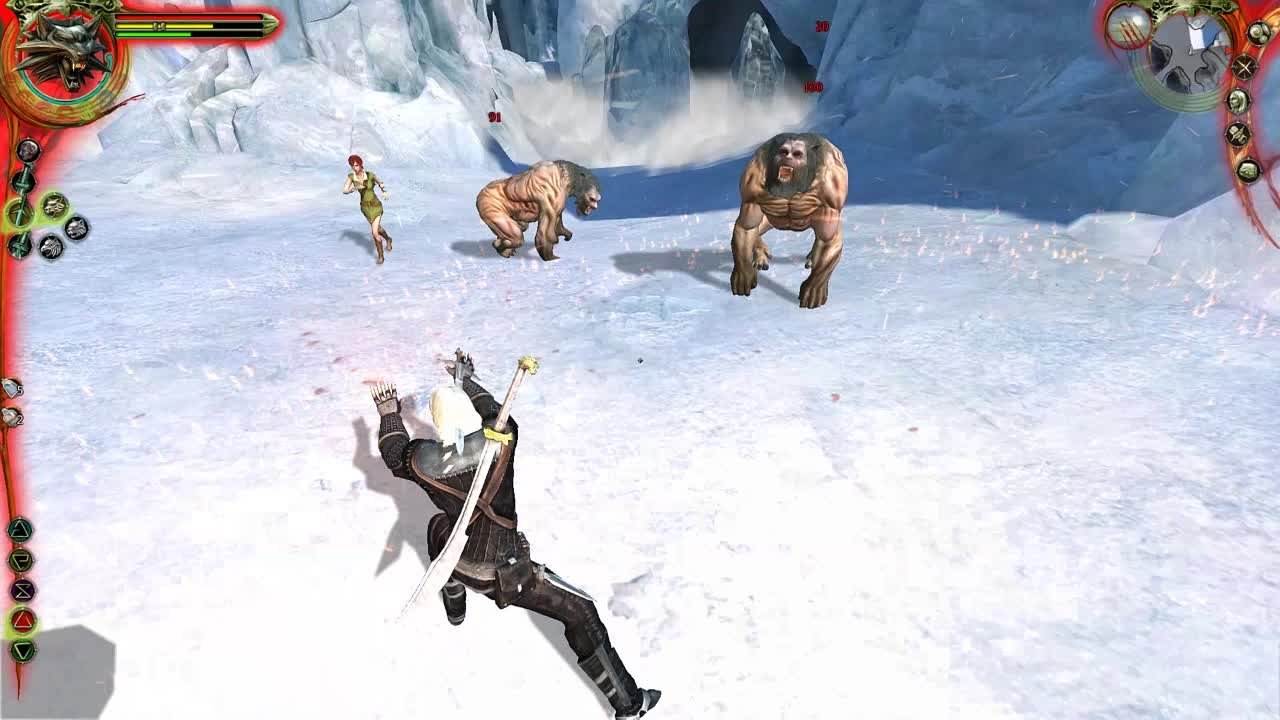Image resolution: width=1280 pixels, height=720 pixels.
Task: Click the claw-scratch icon beside the minimap
Action: click(x=1129, y=27)
